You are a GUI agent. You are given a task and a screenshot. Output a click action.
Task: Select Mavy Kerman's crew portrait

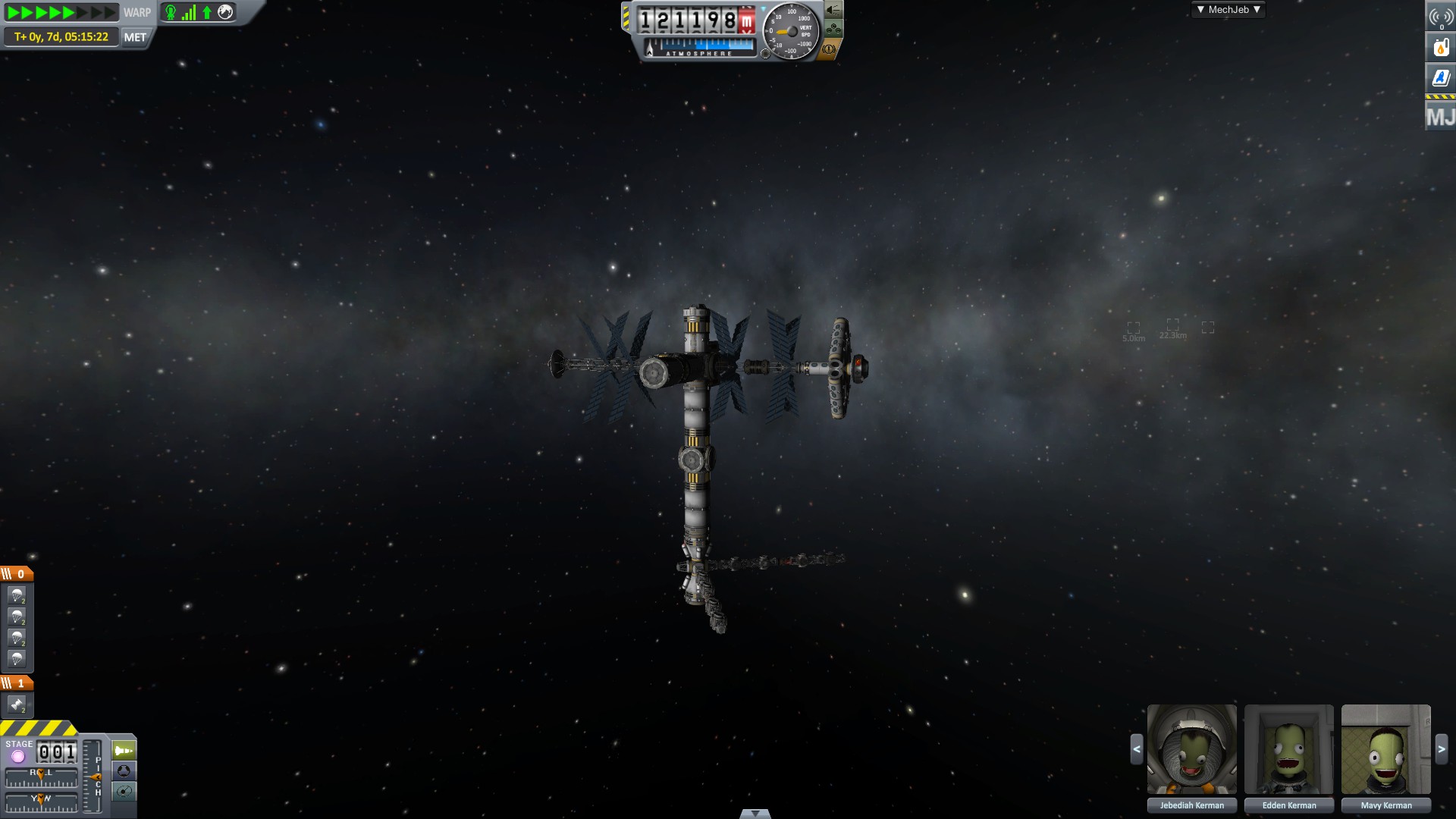coord(1385,750)
